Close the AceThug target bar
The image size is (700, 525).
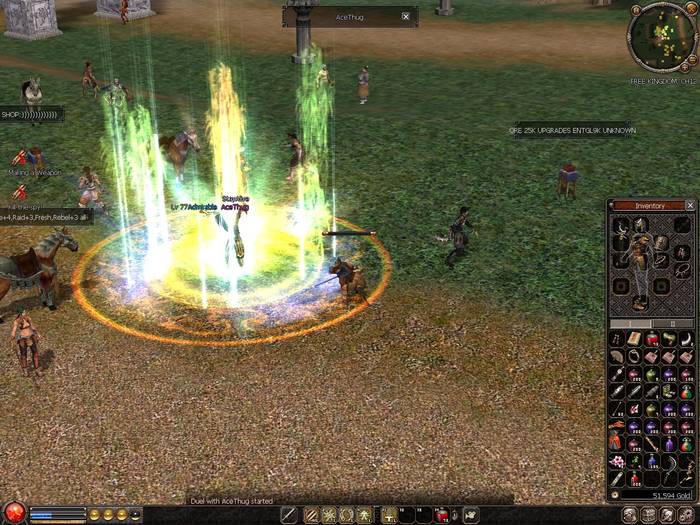point(405,16)
